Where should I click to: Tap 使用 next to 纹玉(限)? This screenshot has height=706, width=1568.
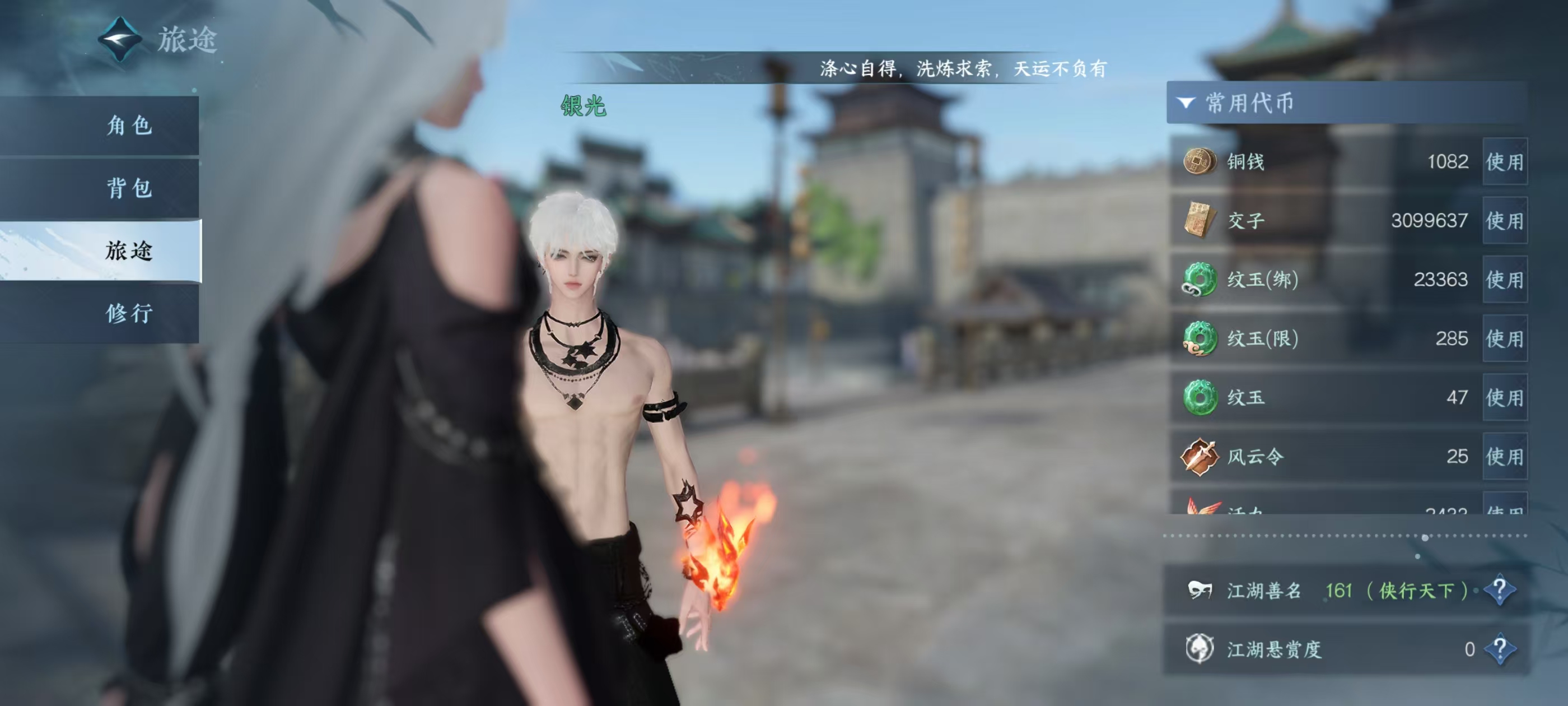coord(1504,338)
